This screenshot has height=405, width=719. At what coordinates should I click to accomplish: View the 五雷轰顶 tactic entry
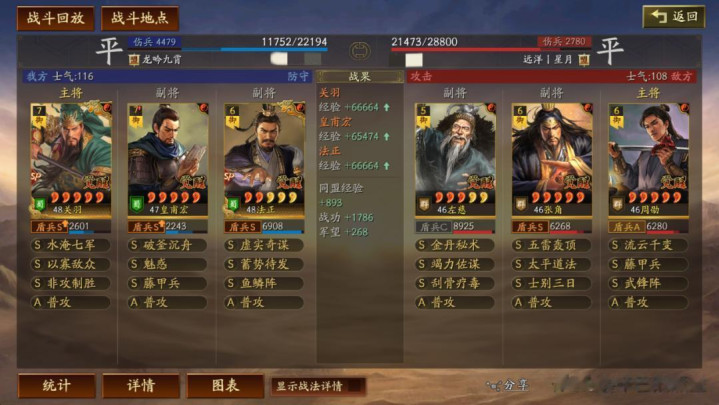[x=551, y=245]
